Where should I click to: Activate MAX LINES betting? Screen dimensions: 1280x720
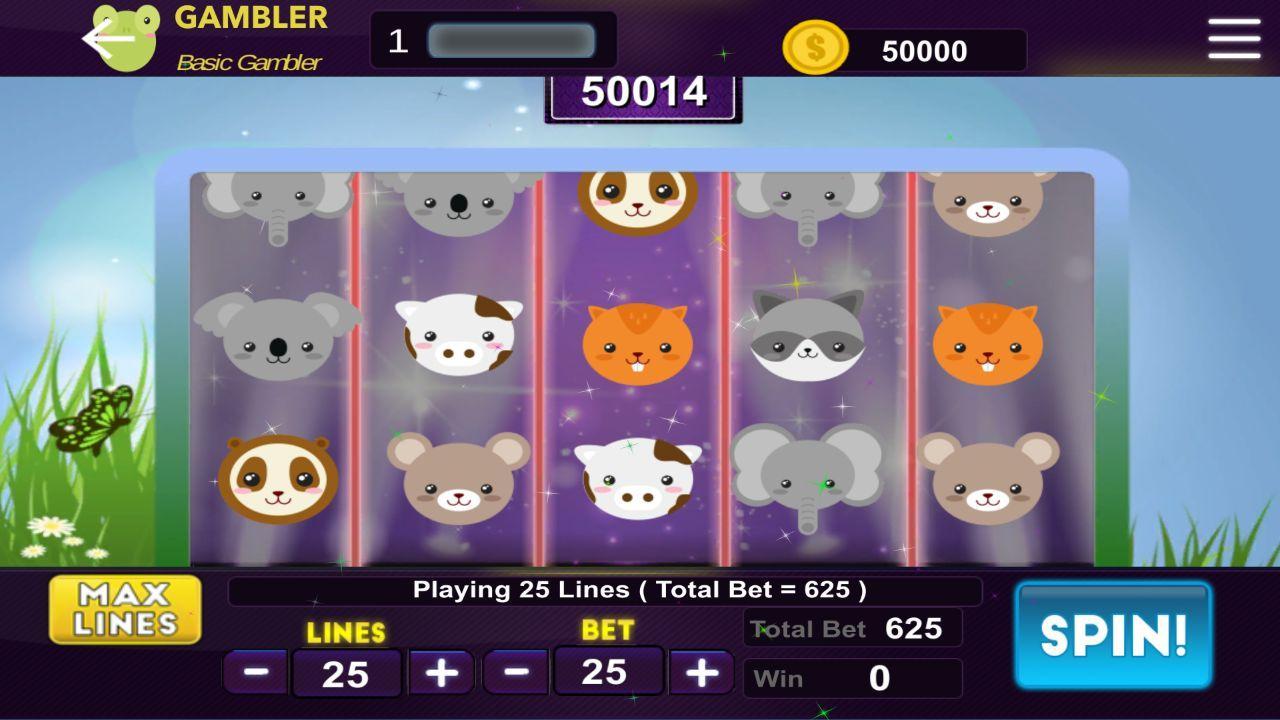[x=124, y=608]
